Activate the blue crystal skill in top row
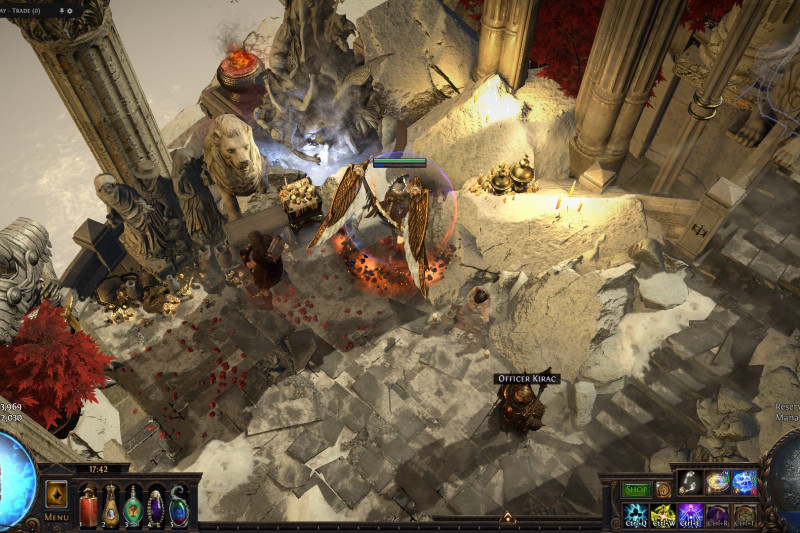 click(x=744, y=482)
